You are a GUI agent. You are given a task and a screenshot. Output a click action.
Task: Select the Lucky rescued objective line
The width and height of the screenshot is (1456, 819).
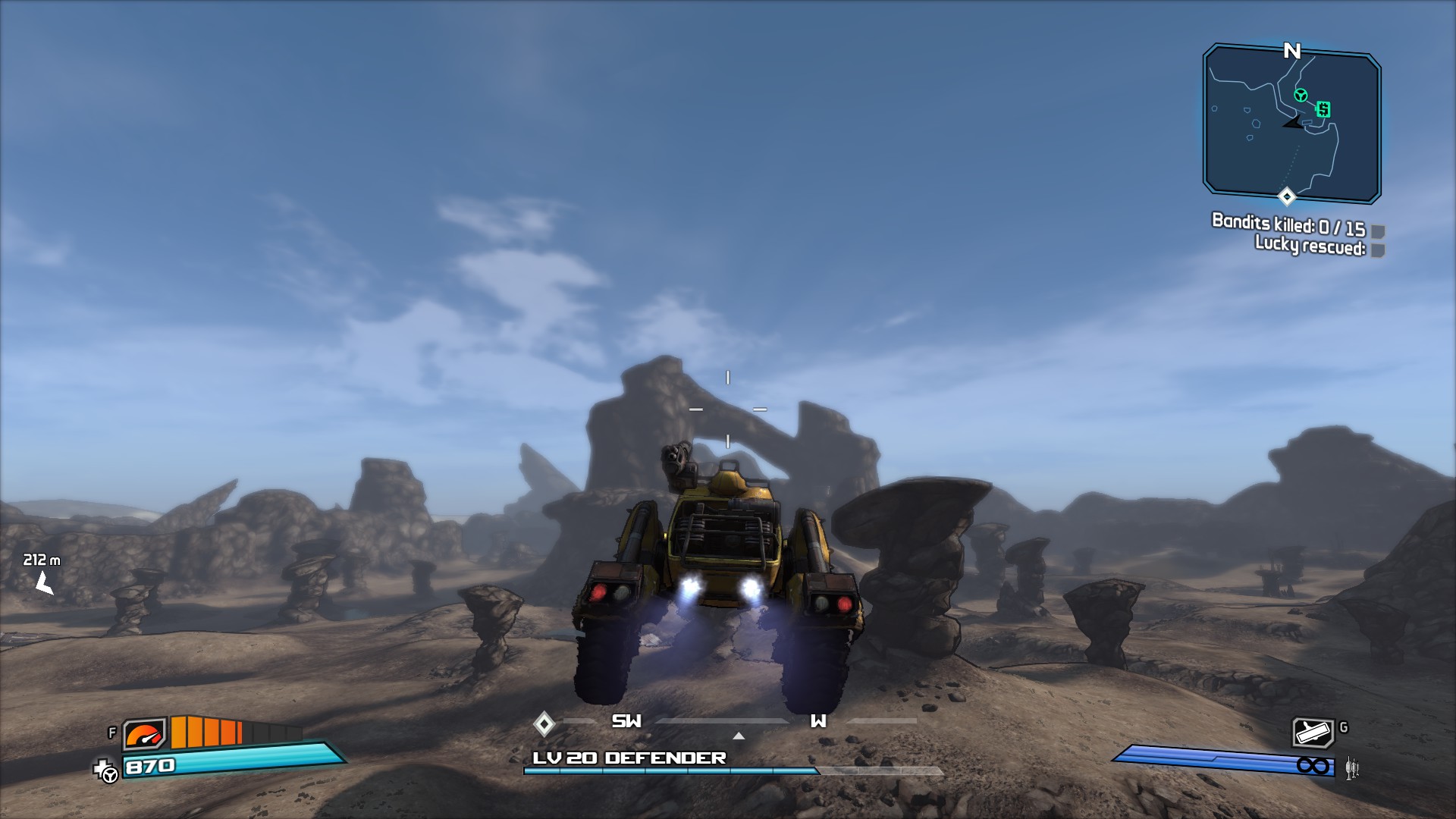[1310, 246]
